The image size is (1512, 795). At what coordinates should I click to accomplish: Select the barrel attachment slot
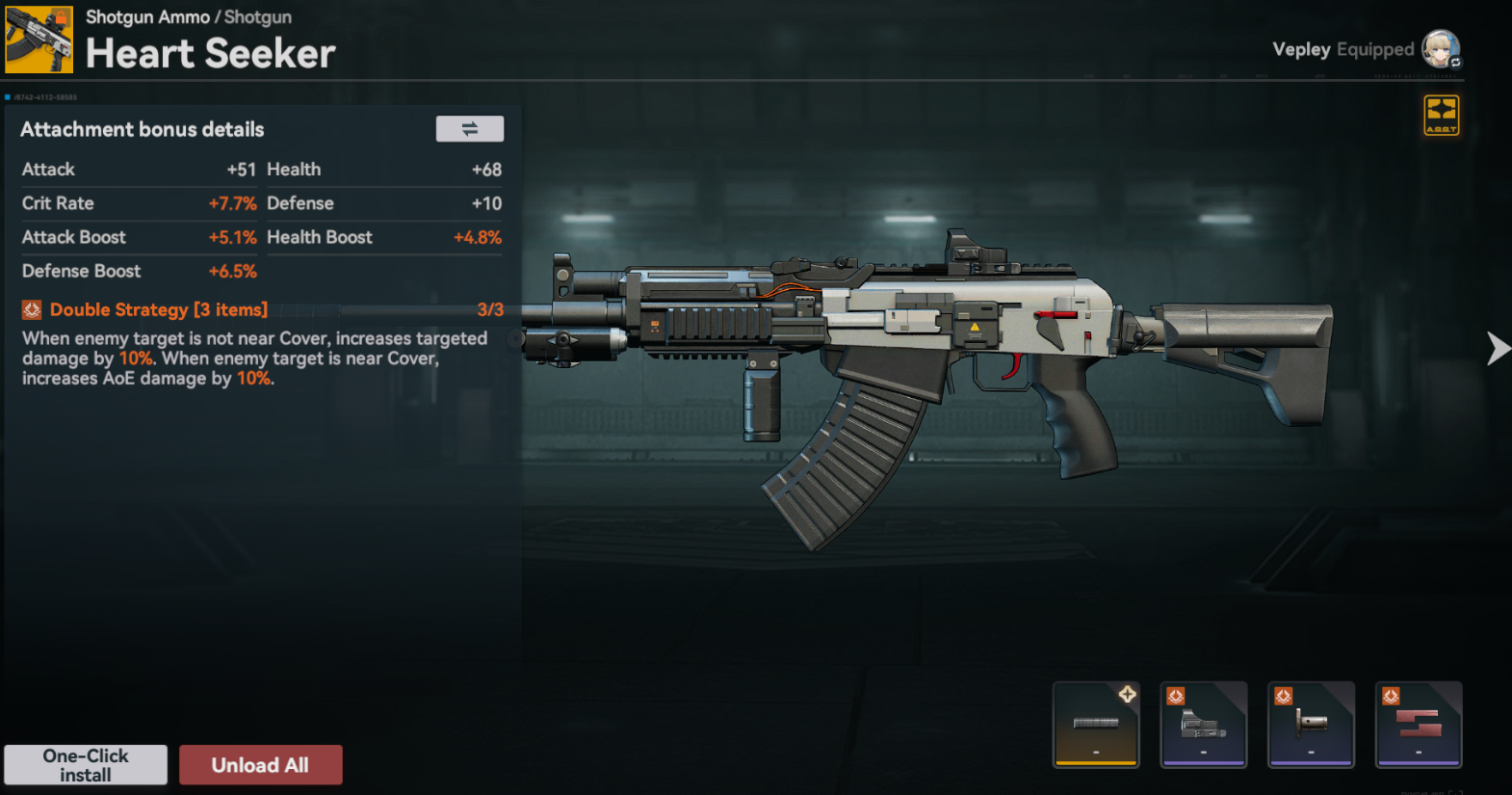pyautogui.click(x=1096, y=725)
